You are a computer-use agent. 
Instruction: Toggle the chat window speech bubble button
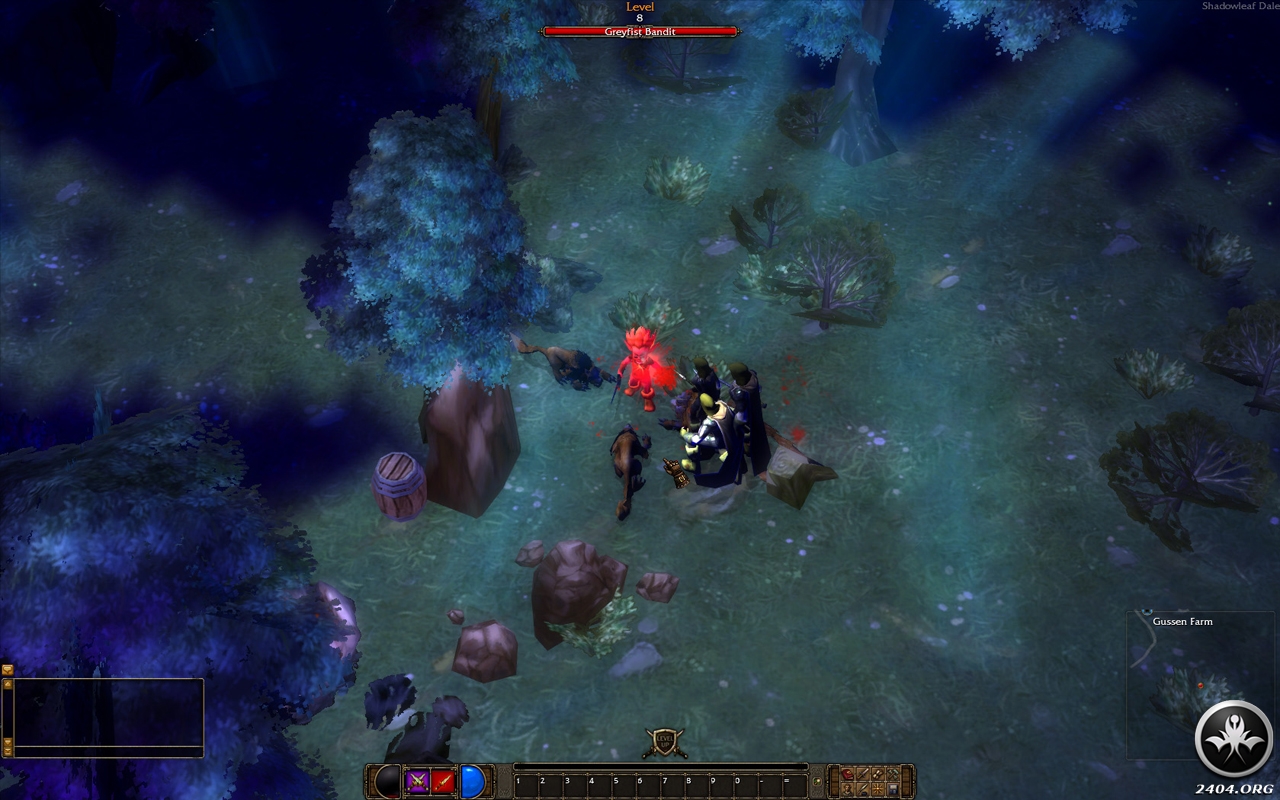click(x=8, y=669)
